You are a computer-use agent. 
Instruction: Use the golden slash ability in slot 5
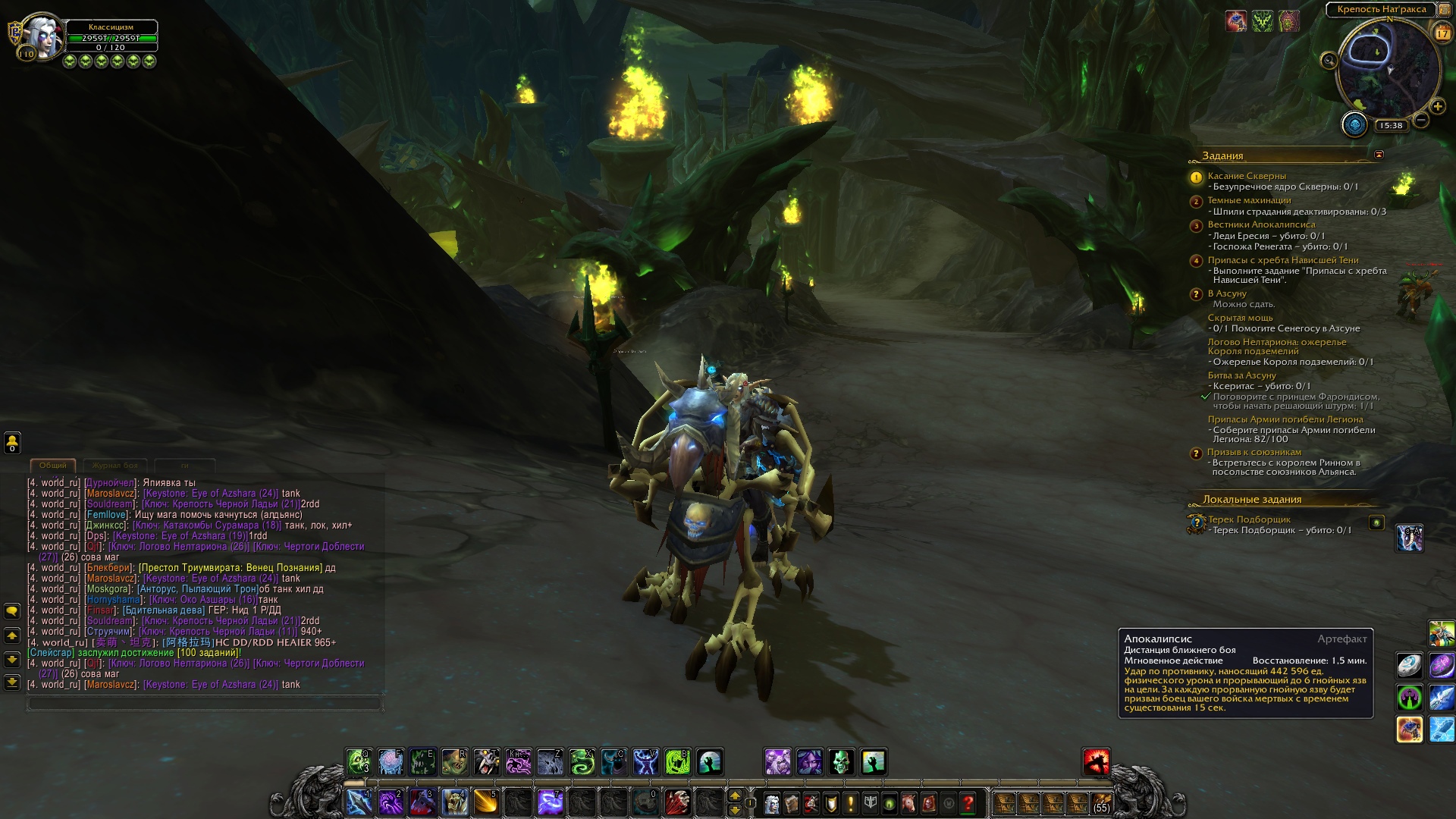(x=486, y=802)
